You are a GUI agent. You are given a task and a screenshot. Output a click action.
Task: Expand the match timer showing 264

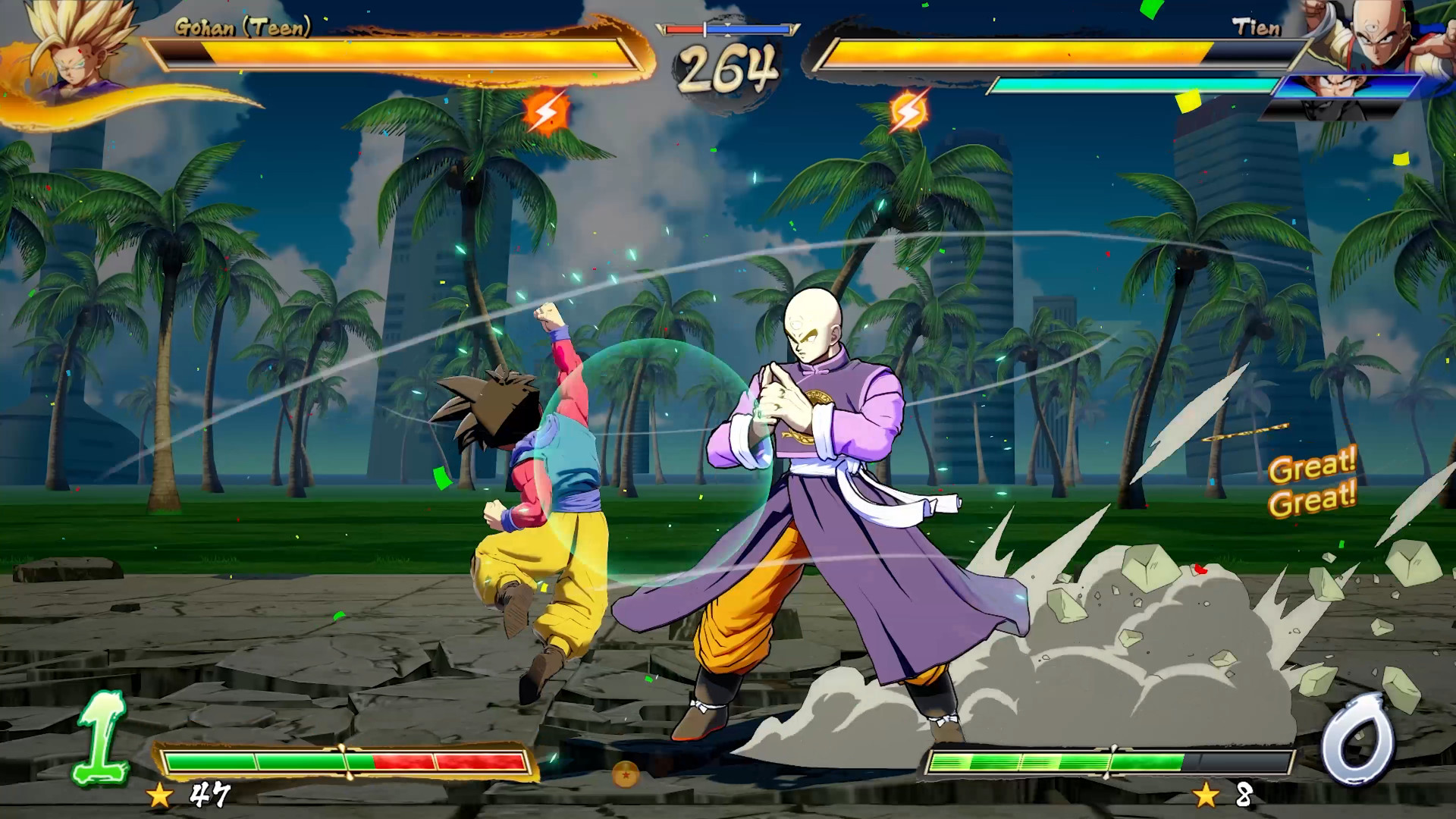point(727,67)
